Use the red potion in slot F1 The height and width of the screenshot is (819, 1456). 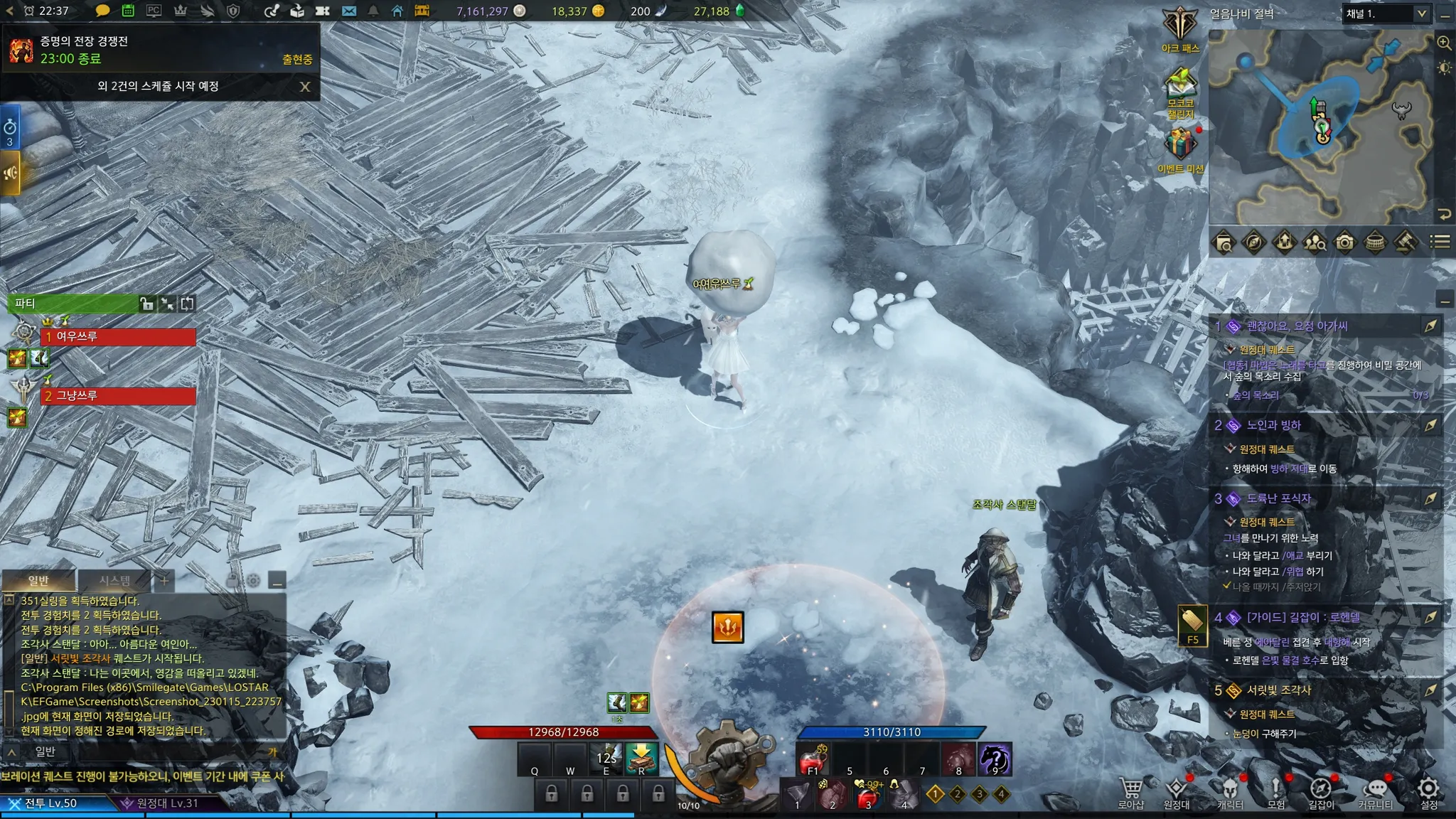(x=812, y=759)
